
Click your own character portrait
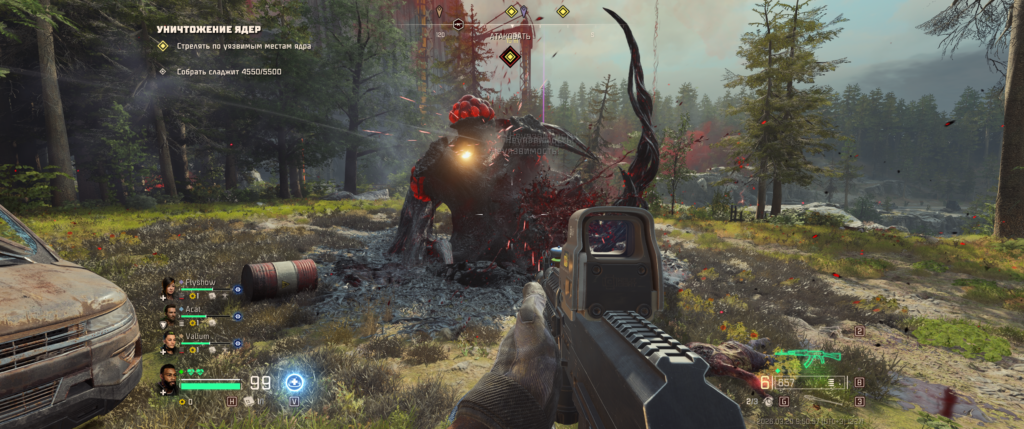click(x=170, y=379)
